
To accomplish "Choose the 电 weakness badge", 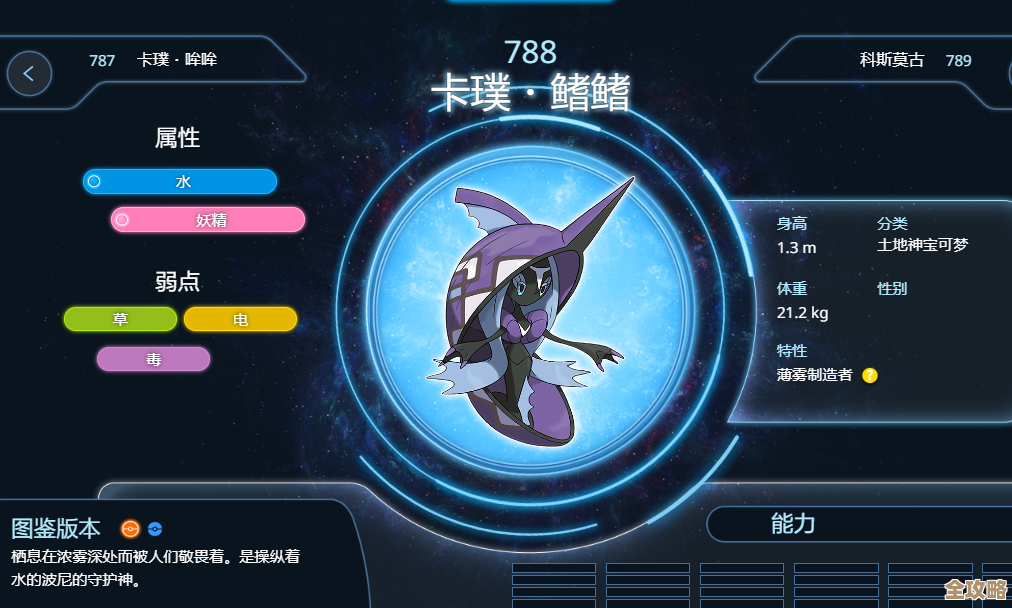I will point(240,320).
